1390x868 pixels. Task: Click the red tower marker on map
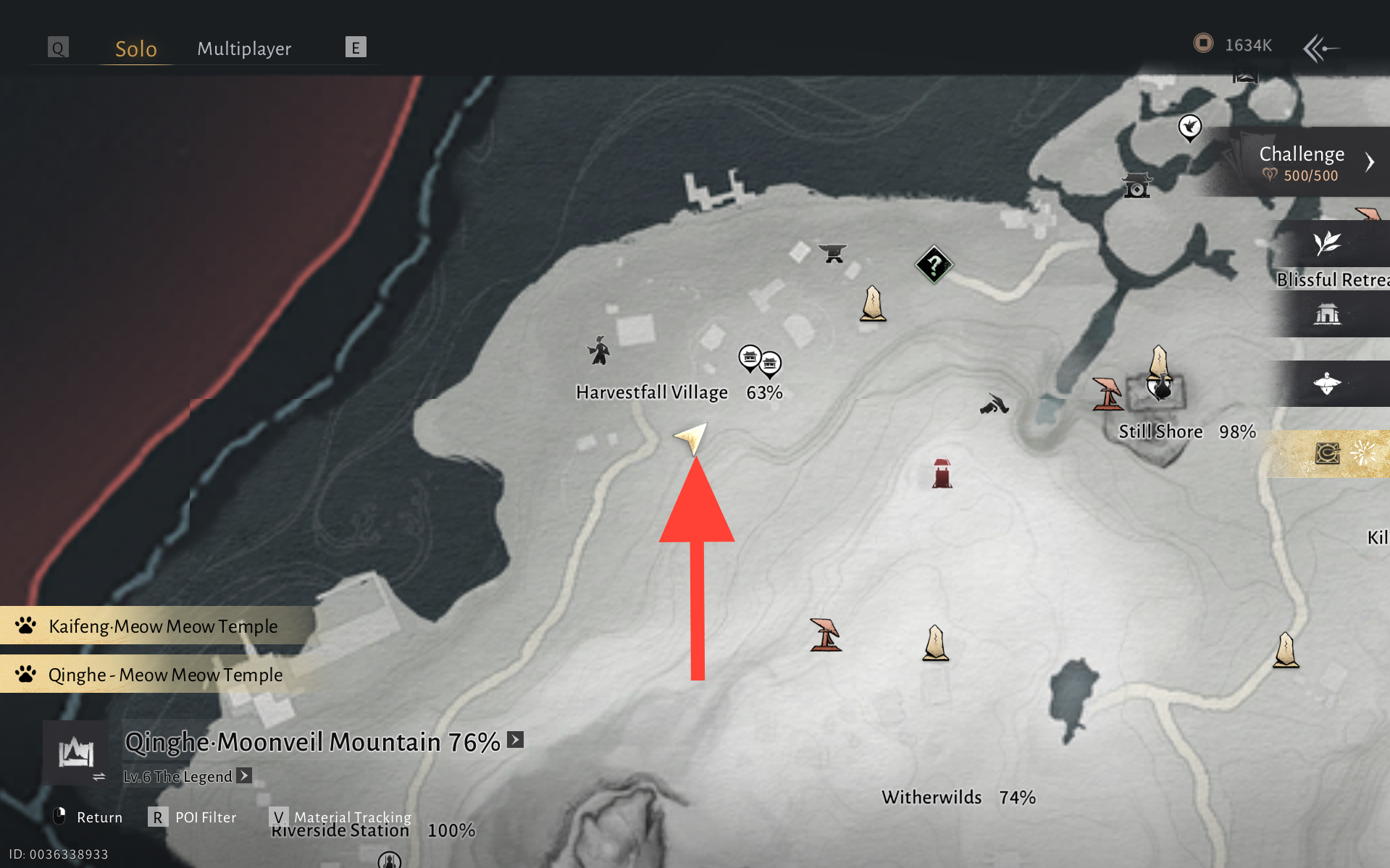[942, 474]
